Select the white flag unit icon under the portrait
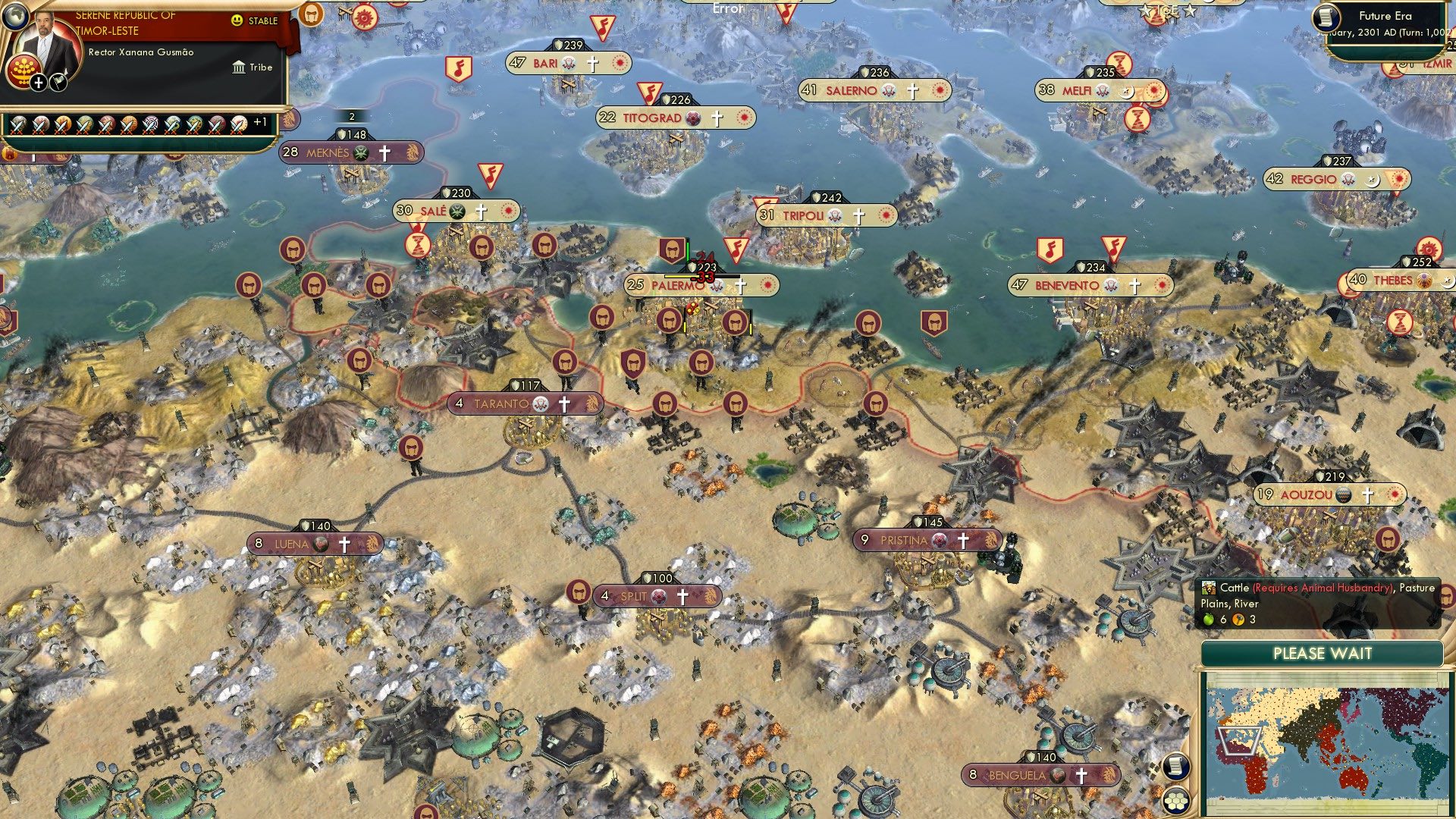 click(57, 82)
